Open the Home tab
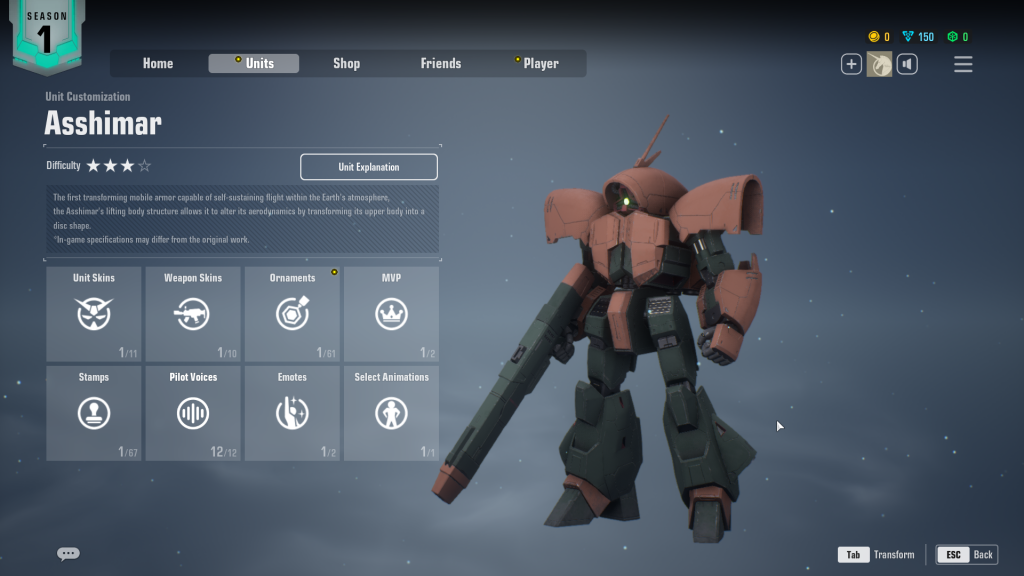 pos(158,63)
